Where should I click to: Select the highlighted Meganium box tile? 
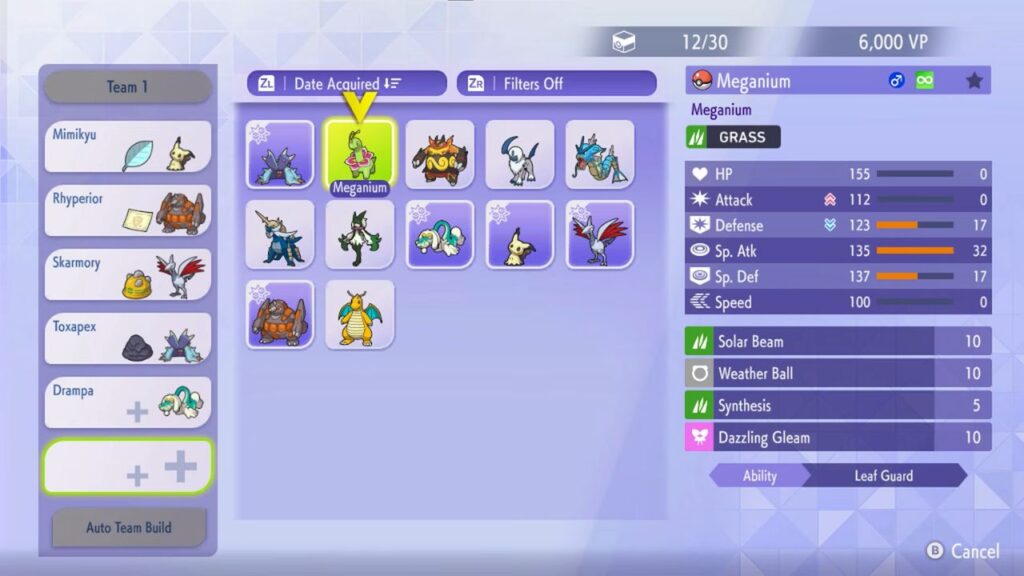tap(360, 154)
